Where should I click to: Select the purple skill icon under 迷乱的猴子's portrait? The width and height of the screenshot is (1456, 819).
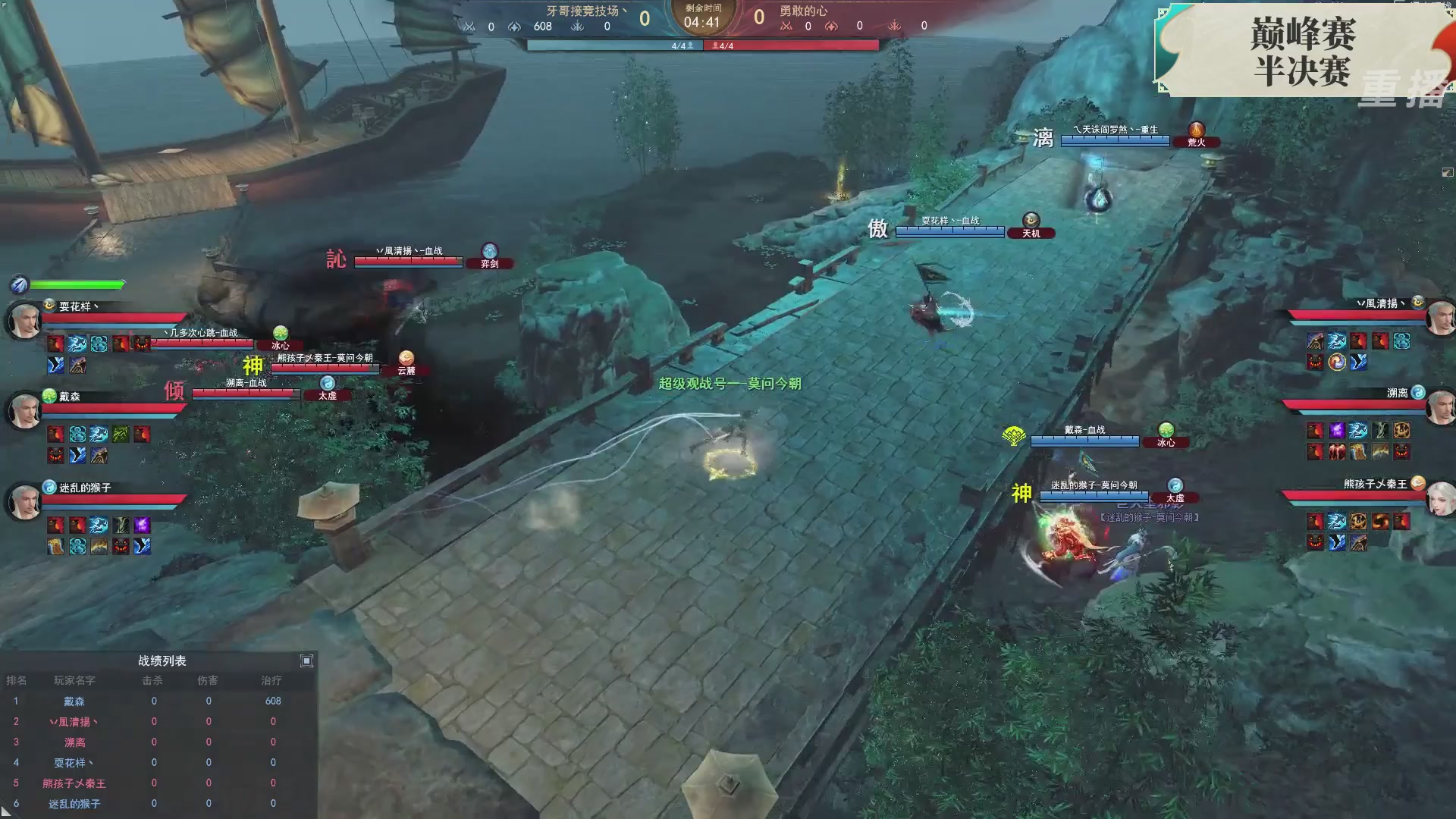[x=143, y=524]
